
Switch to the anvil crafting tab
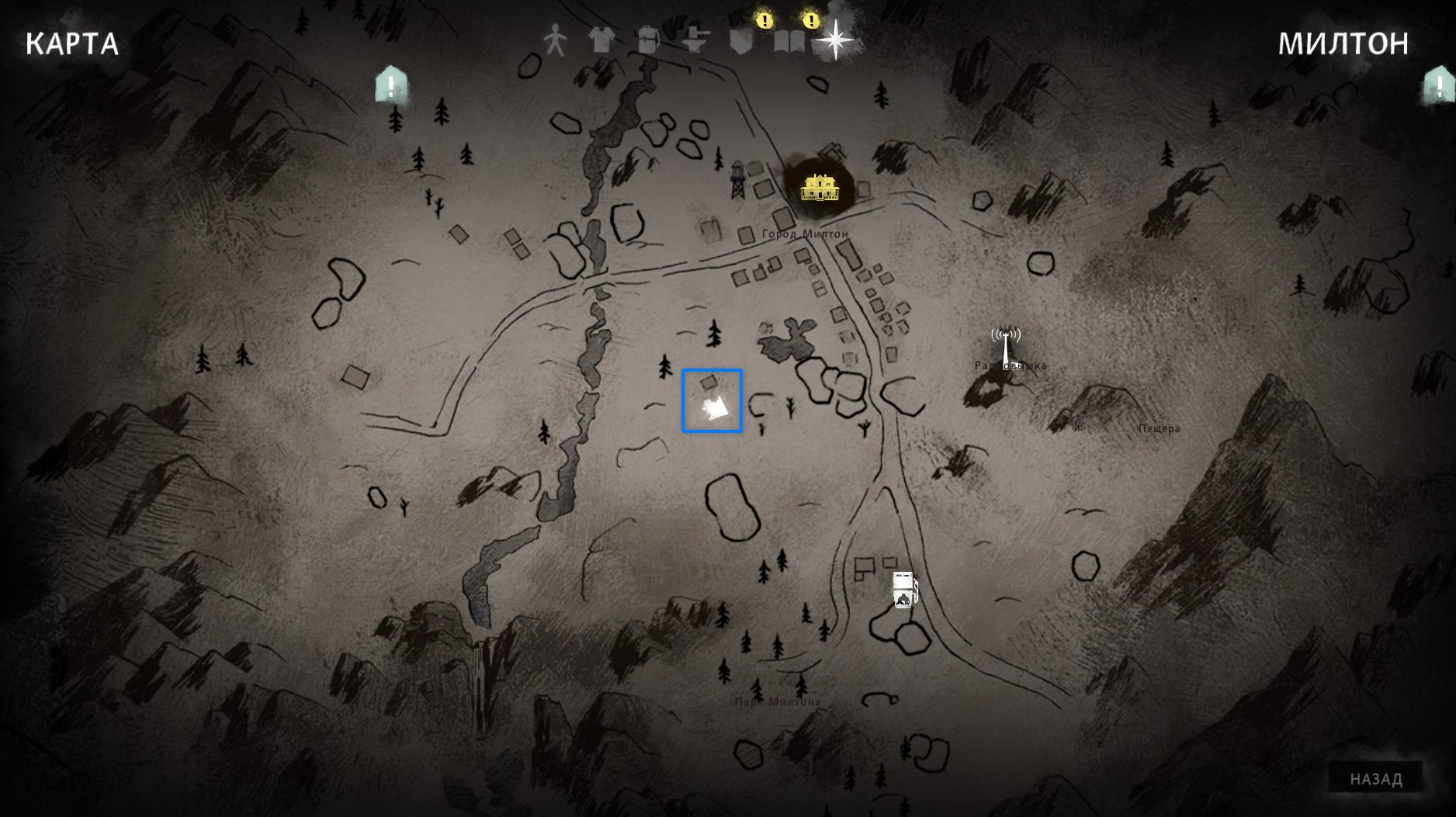tap(695, 39)
